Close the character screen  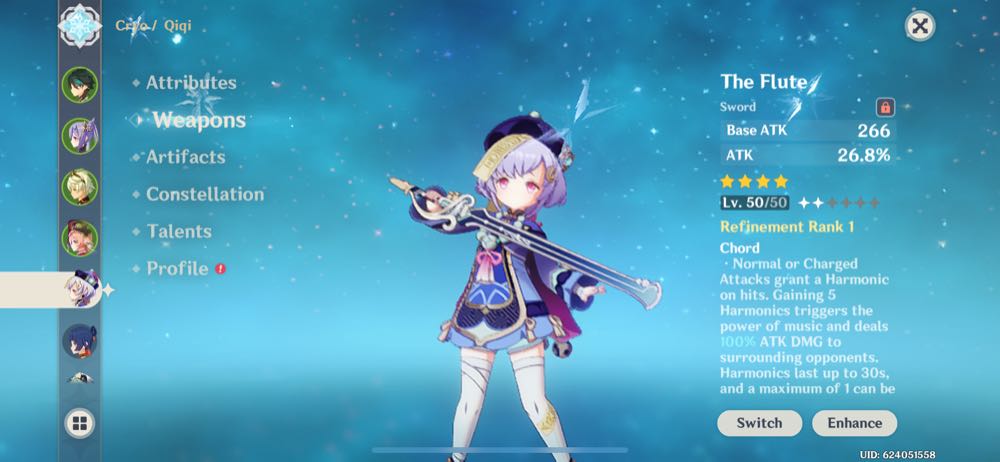tap(919, 26)
